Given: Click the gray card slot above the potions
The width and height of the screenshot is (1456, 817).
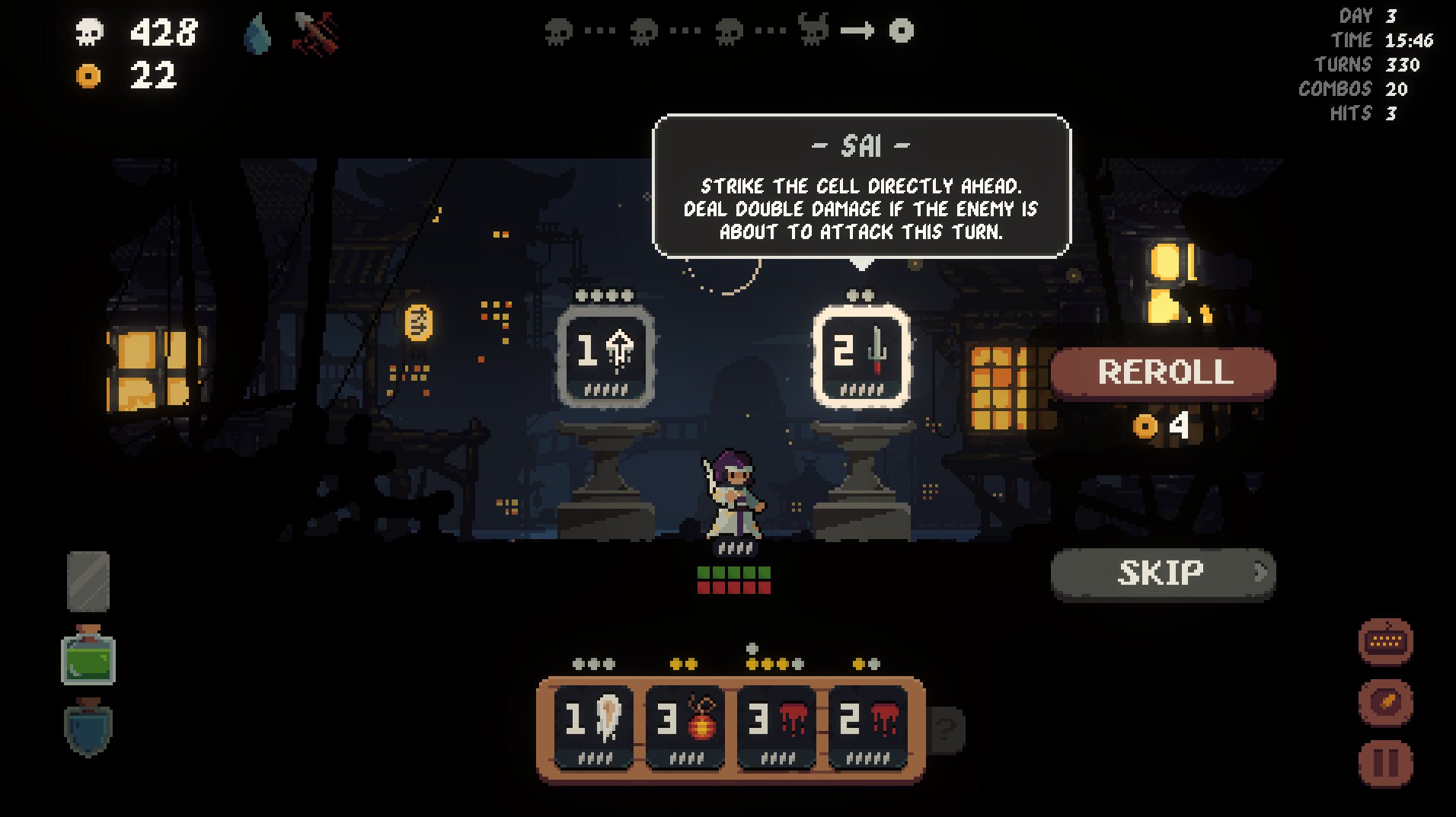Looking at the screenshot, I should [88, 582].
